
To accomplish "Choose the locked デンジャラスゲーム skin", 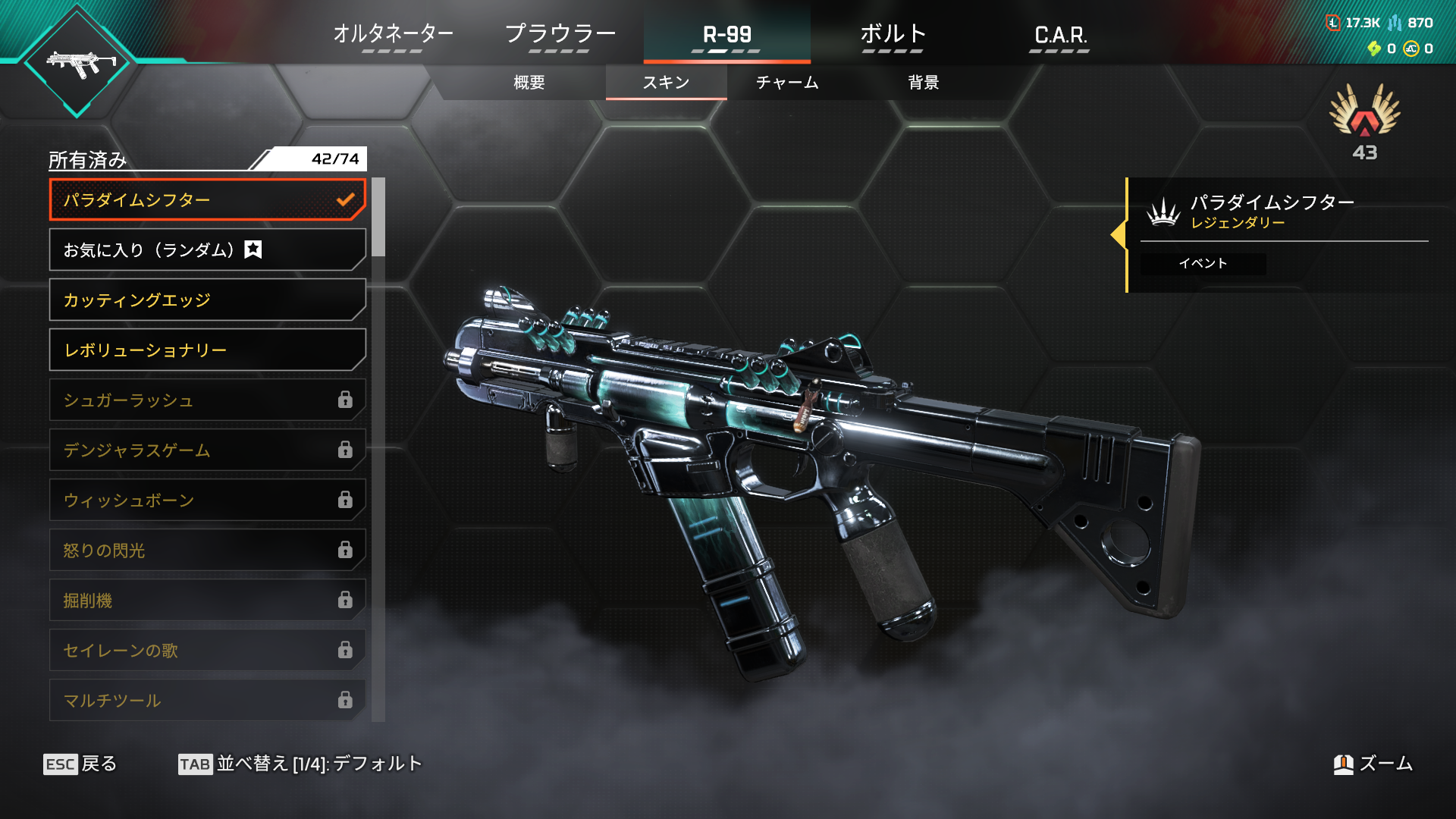I will 206,450.
